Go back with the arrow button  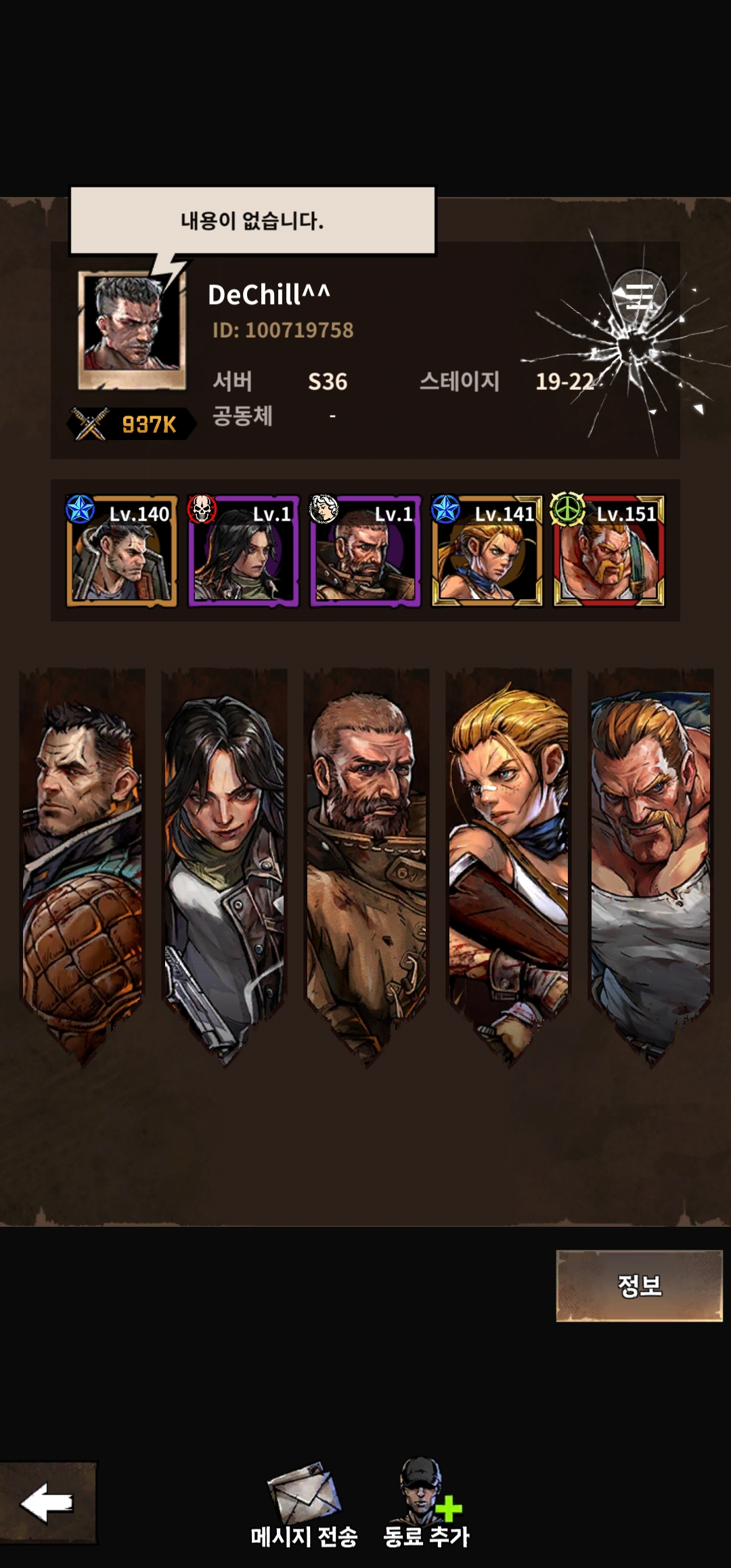[x=47, y=1503]
